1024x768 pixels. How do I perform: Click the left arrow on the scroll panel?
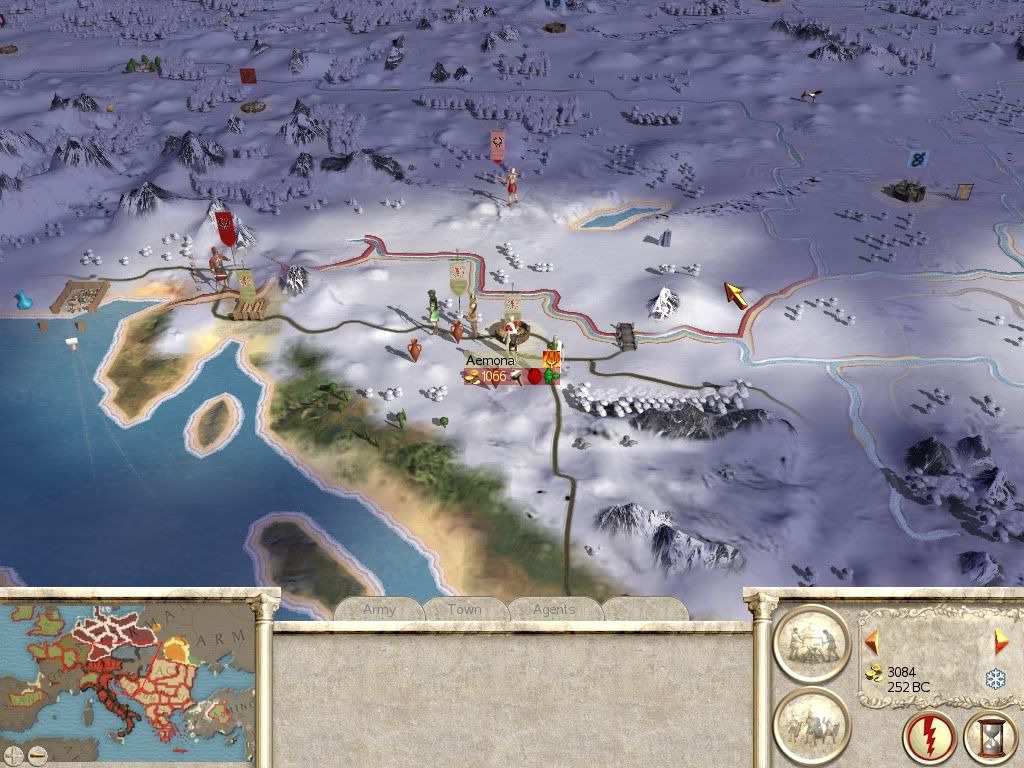click(x=872, y=641)
